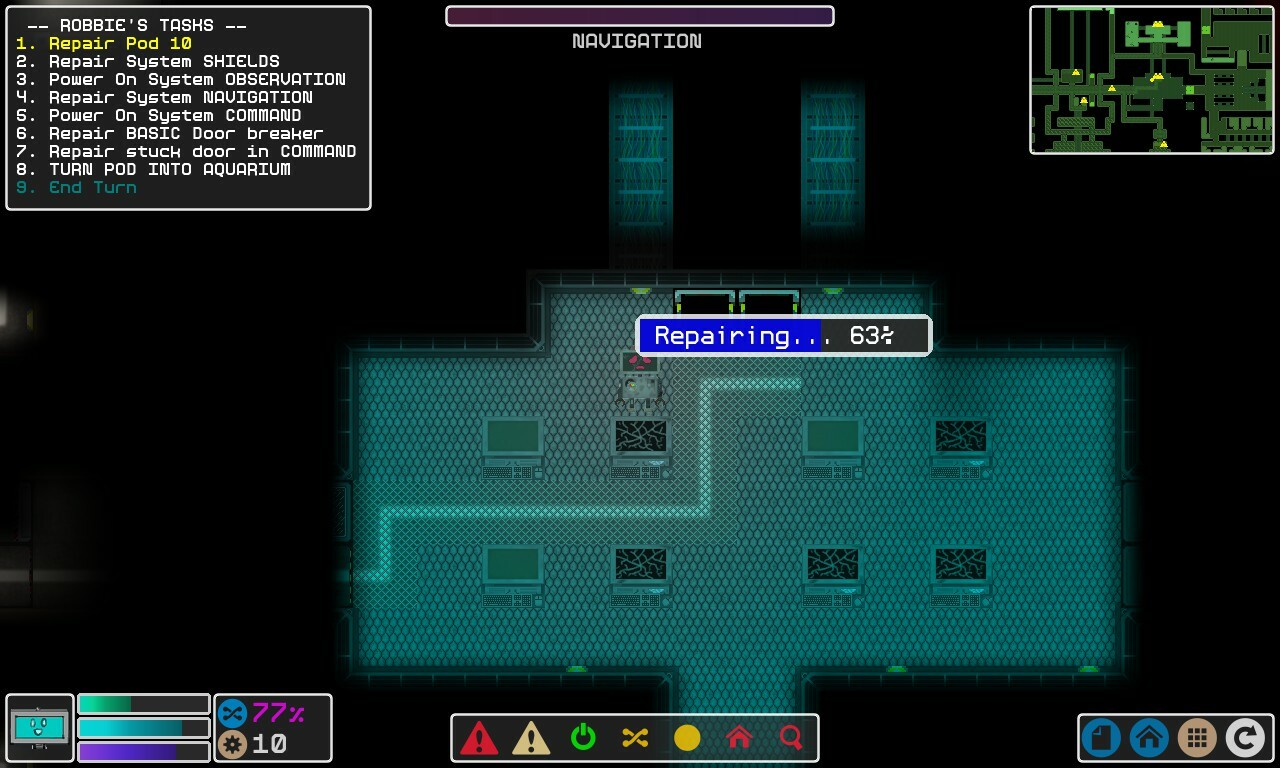Click the blue scramble icon showing 77%
The image size is (1280, 768).
click(234, 713)
